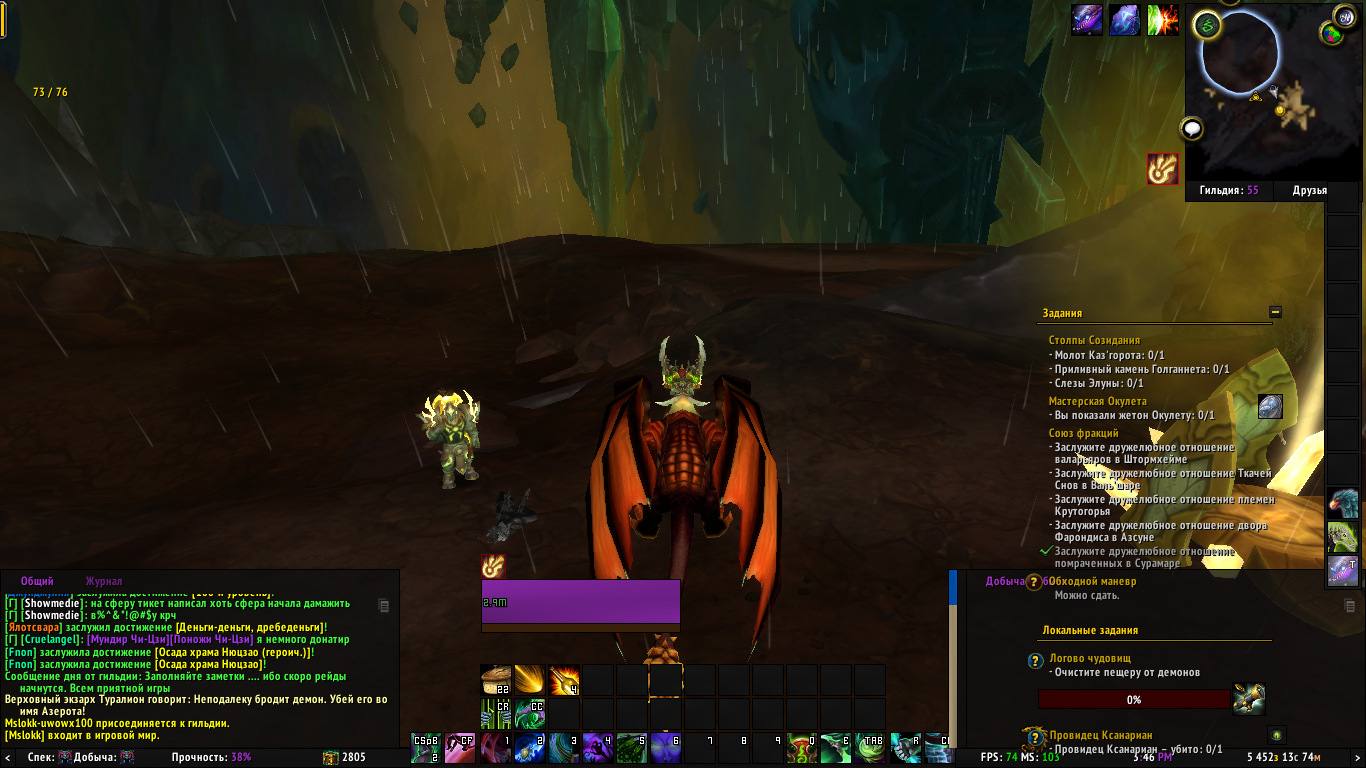The image size is (1366, 768).
Task: Open the Союз фракций quest
Action: [1083, 433]
